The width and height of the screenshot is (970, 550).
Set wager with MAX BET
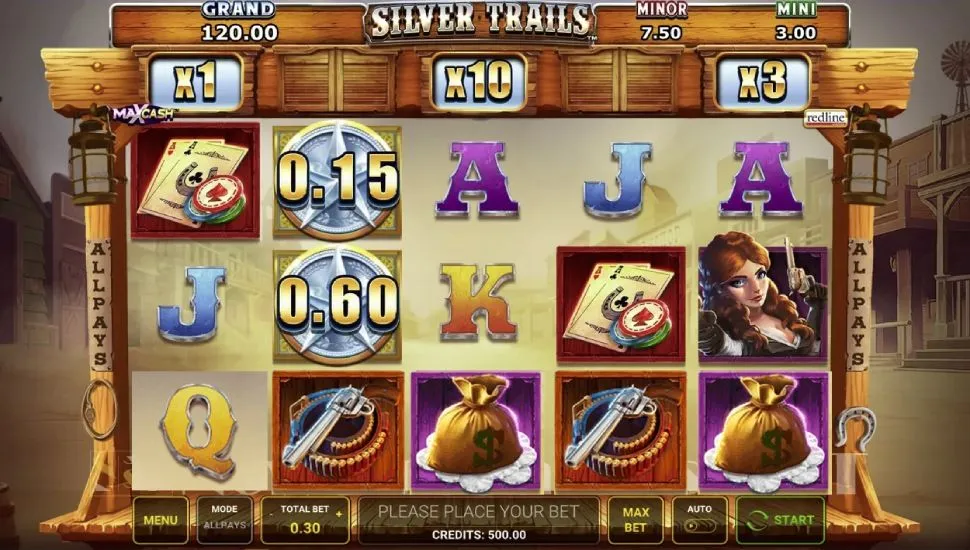click(x=635, y=520)
